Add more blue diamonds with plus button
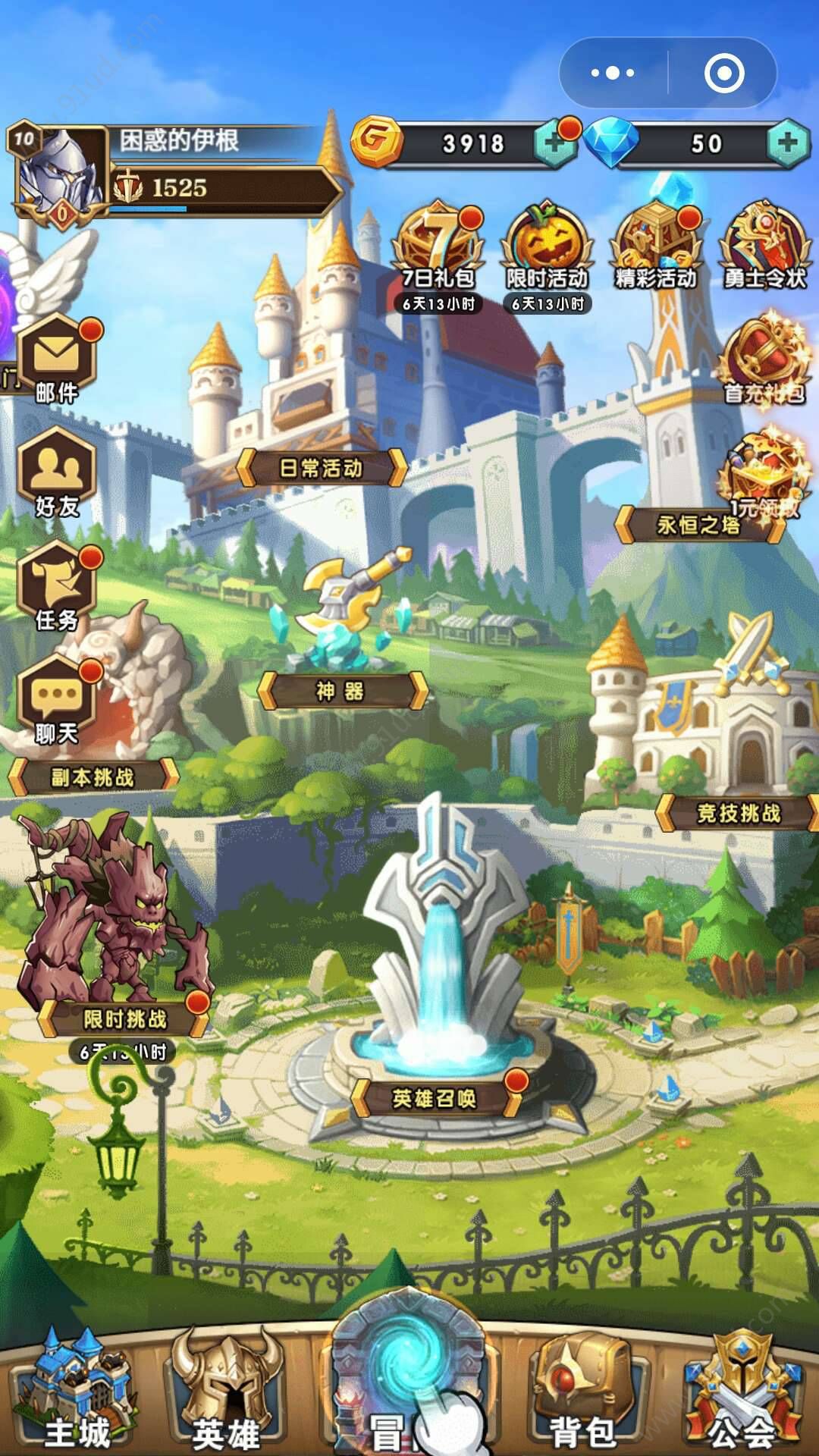Screen dimensions: 819x1456 (787, 143)
